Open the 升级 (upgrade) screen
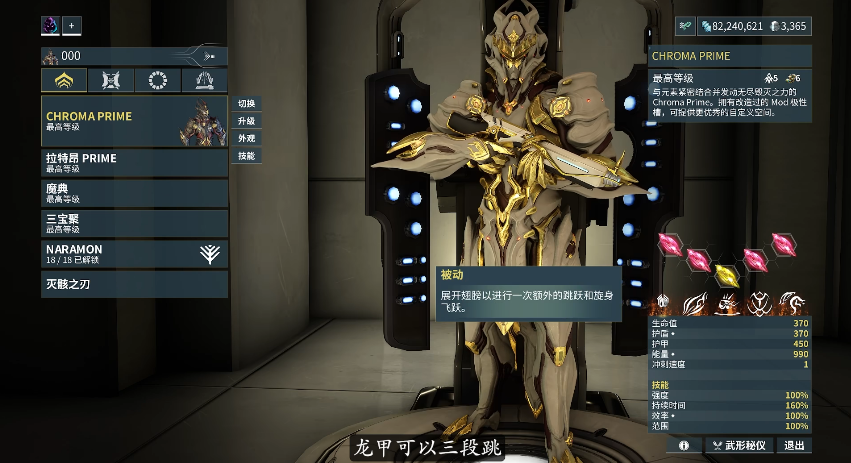This screenshot has height=463, width=851. [x=246, y=121]
